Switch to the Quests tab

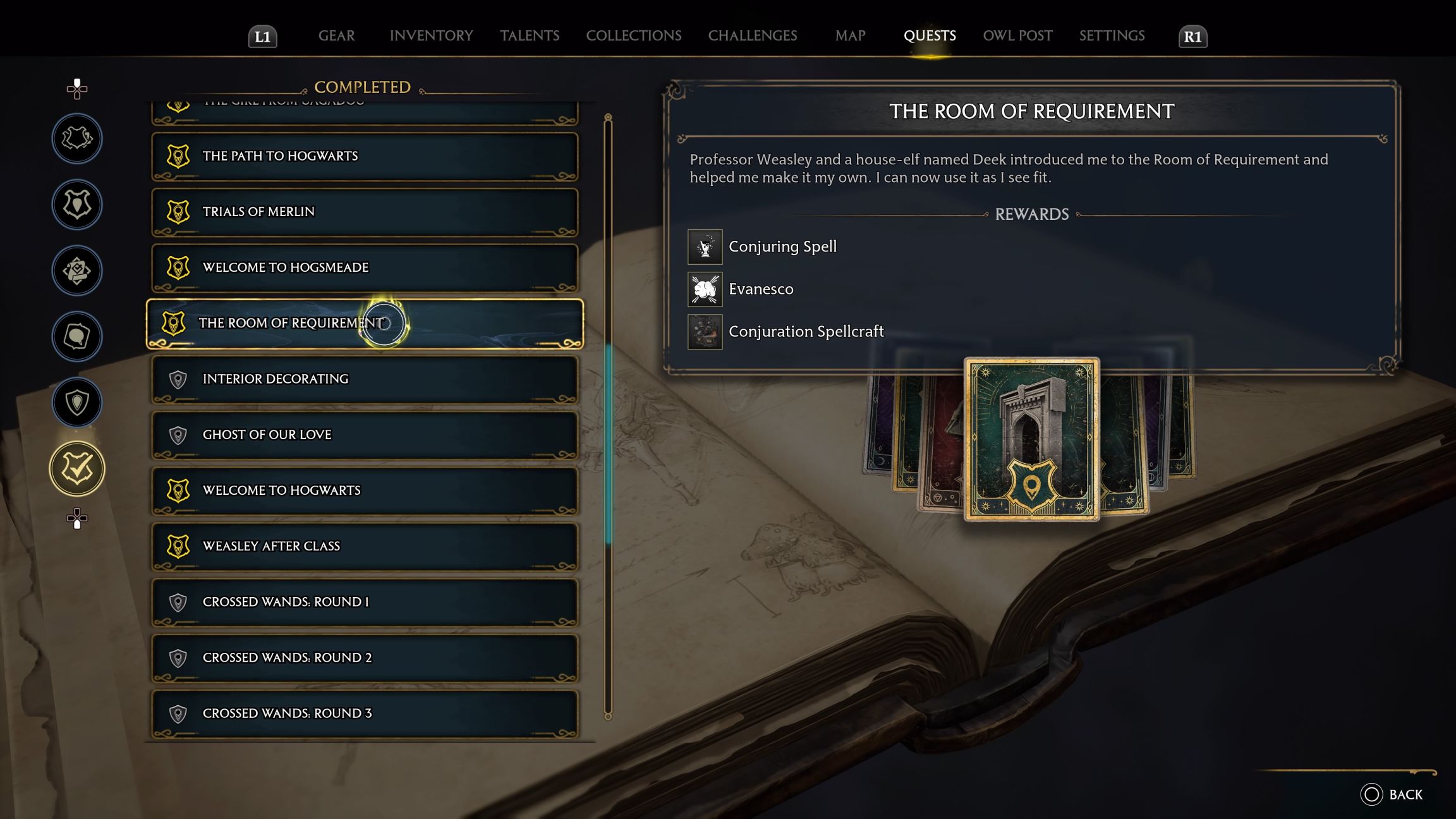pyautogui.click(x=930, y=35)
